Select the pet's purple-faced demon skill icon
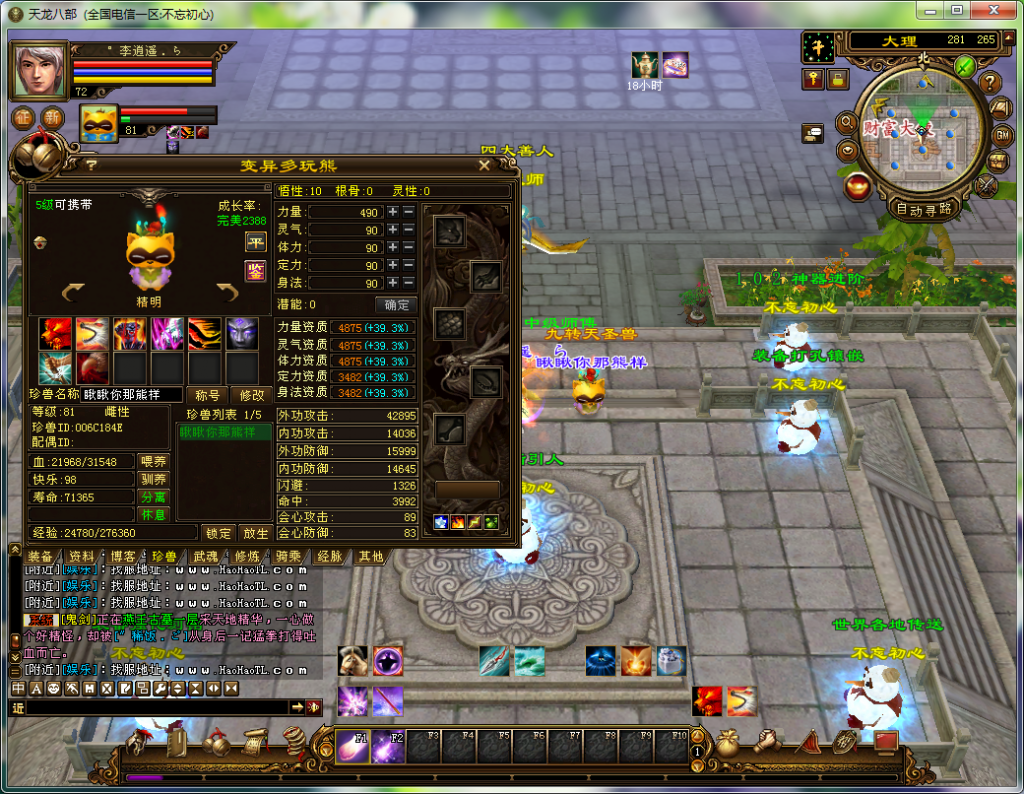 pyautogui.click(x=241, y=334)
